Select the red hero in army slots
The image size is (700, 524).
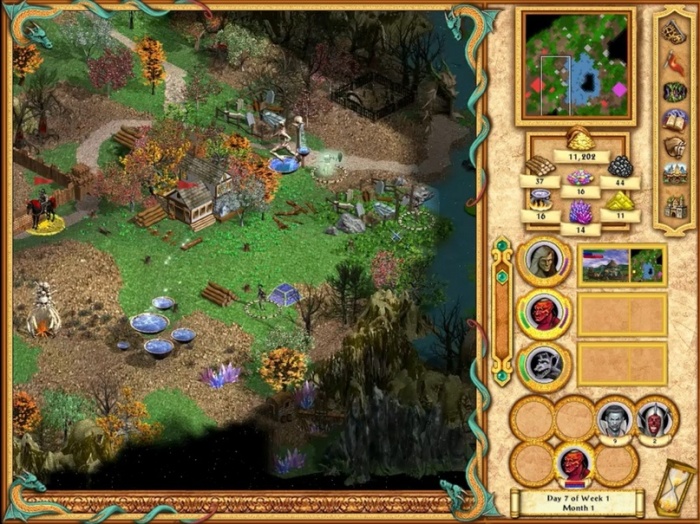(574, 465)
